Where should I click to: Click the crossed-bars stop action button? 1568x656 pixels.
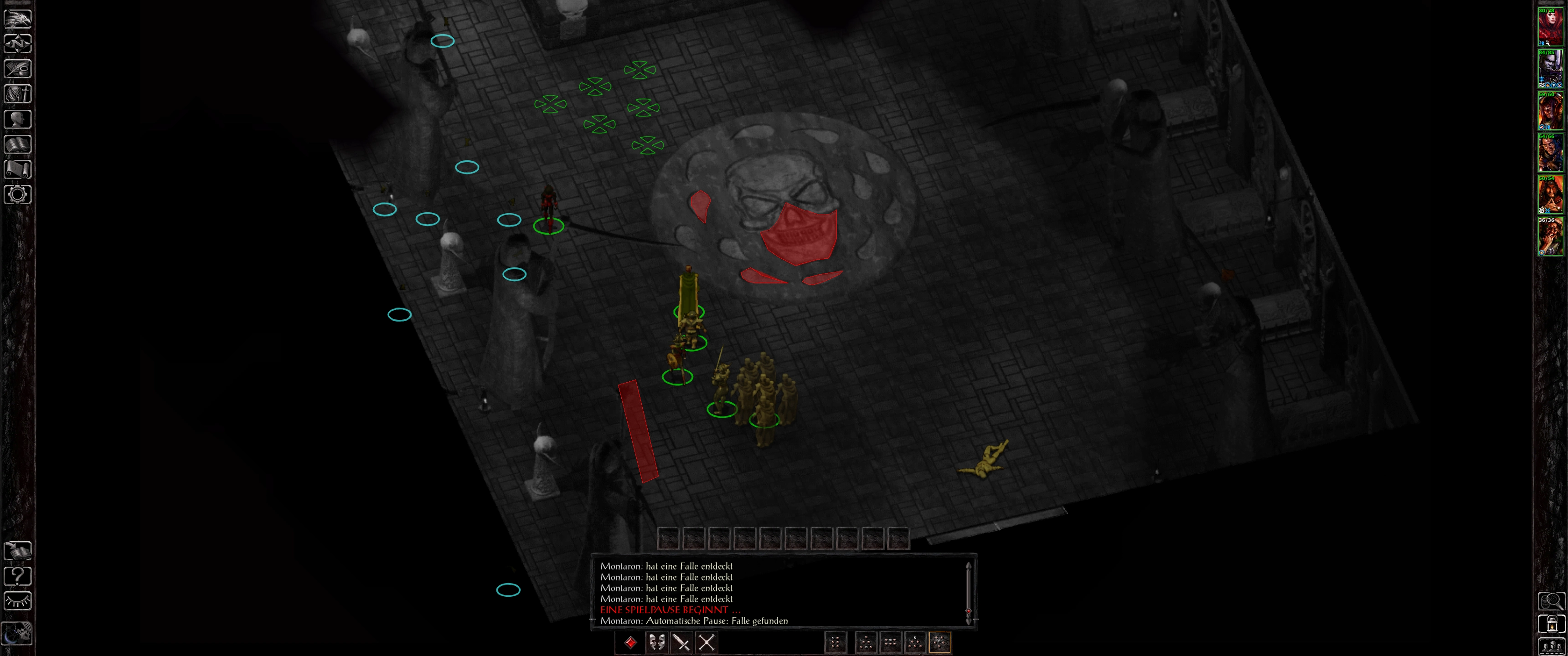coord(706,642)
